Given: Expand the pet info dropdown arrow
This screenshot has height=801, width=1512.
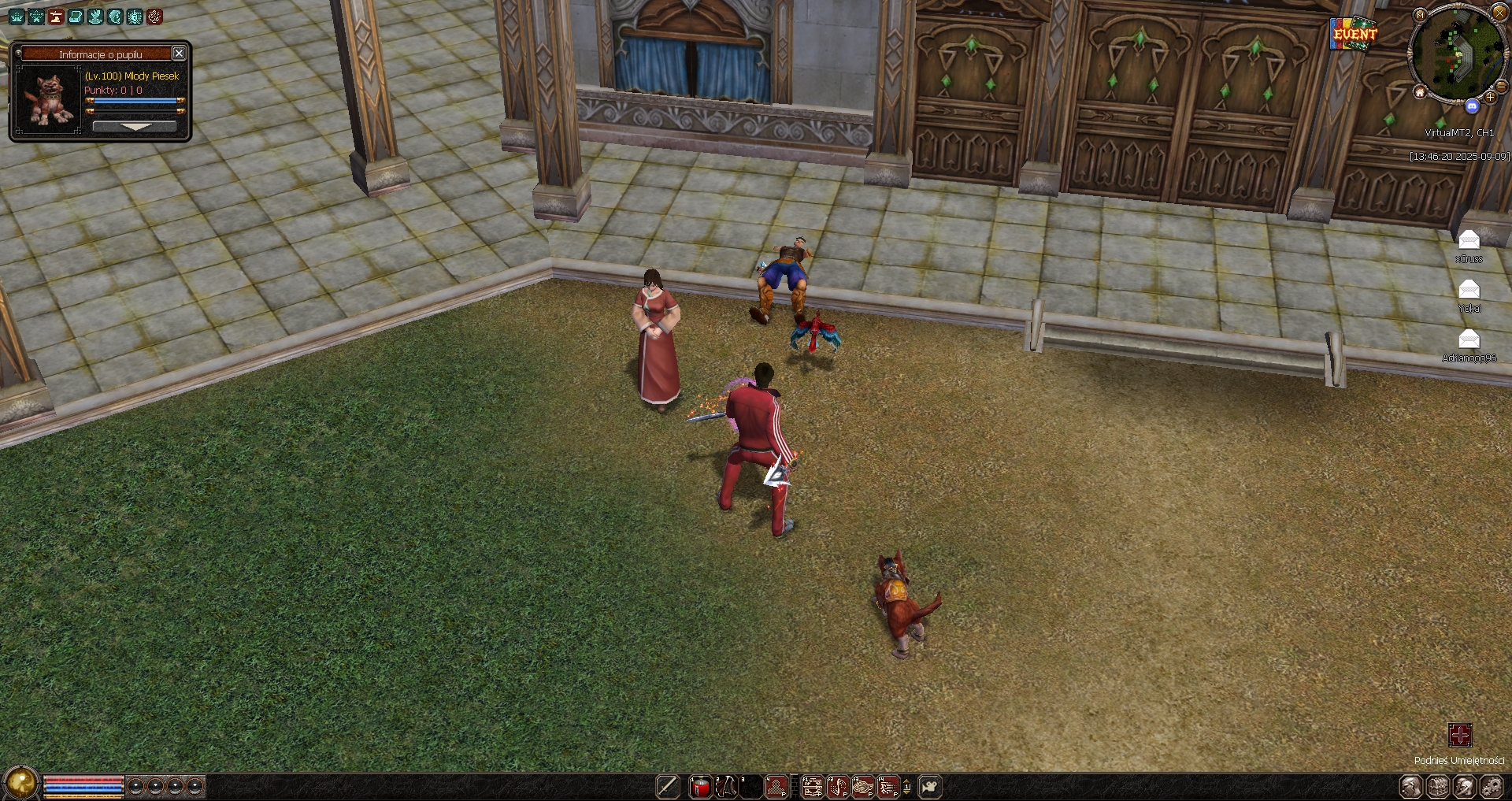Looking at the screenshot, I should pos(135,127).
